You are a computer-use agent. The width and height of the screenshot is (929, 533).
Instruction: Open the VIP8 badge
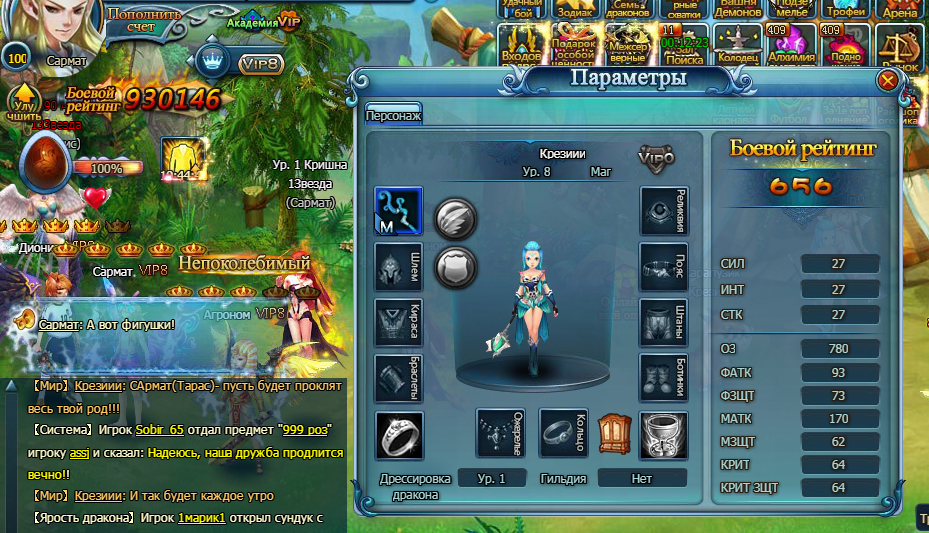pyautogui.click(x=261, y=63)
